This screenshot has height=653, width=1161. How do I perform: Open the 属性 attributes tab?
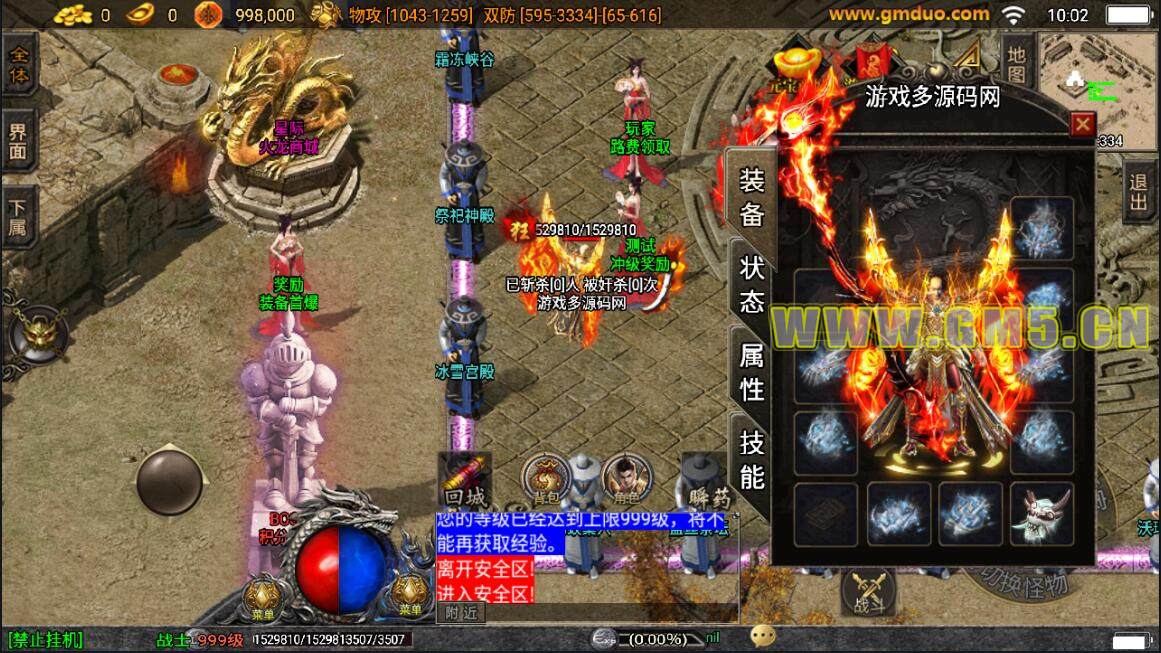[752, 370]
